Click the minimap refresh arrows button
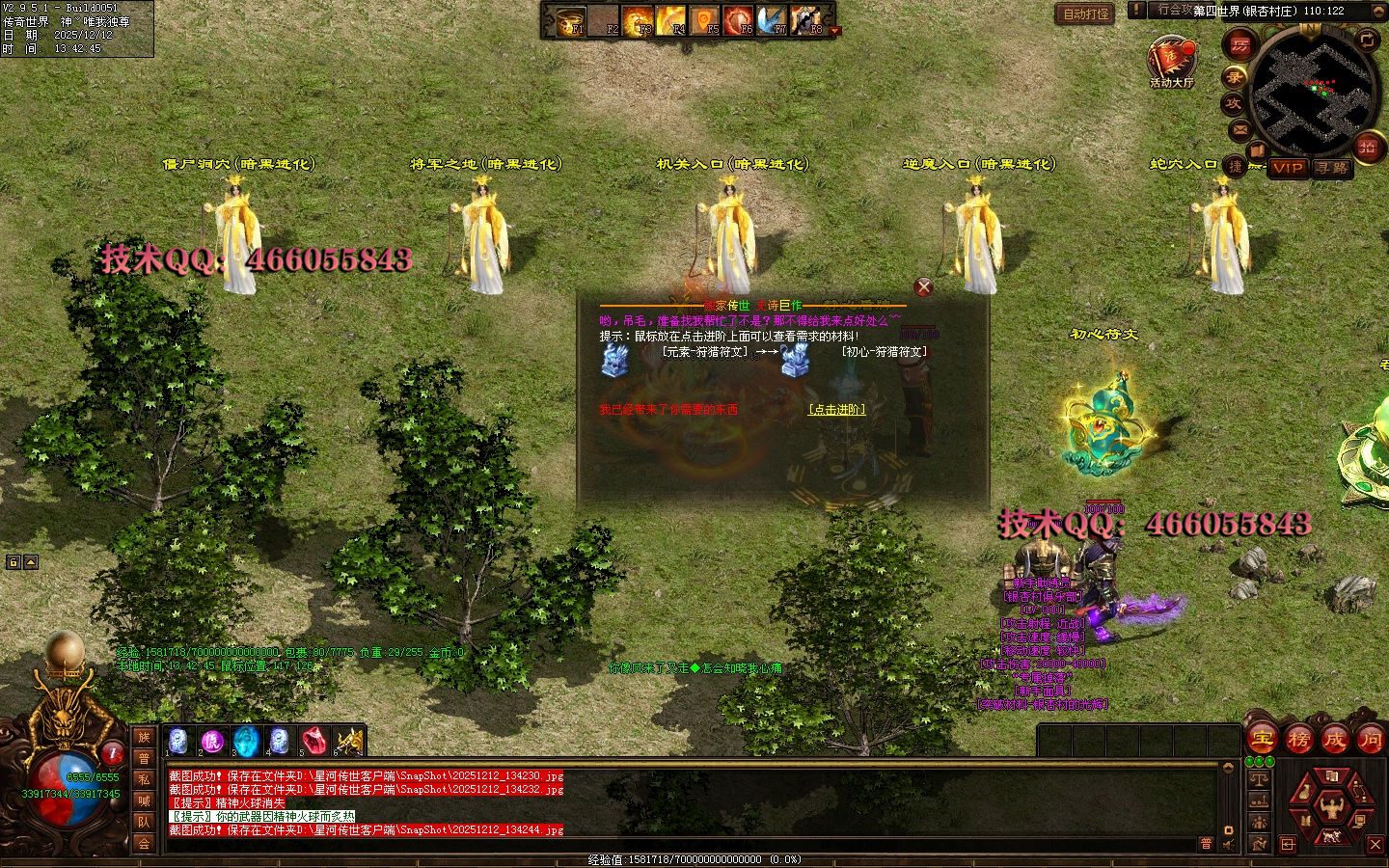This screenshot has height=868, width=1389. pyautogui.click(x=1367, y=41)
